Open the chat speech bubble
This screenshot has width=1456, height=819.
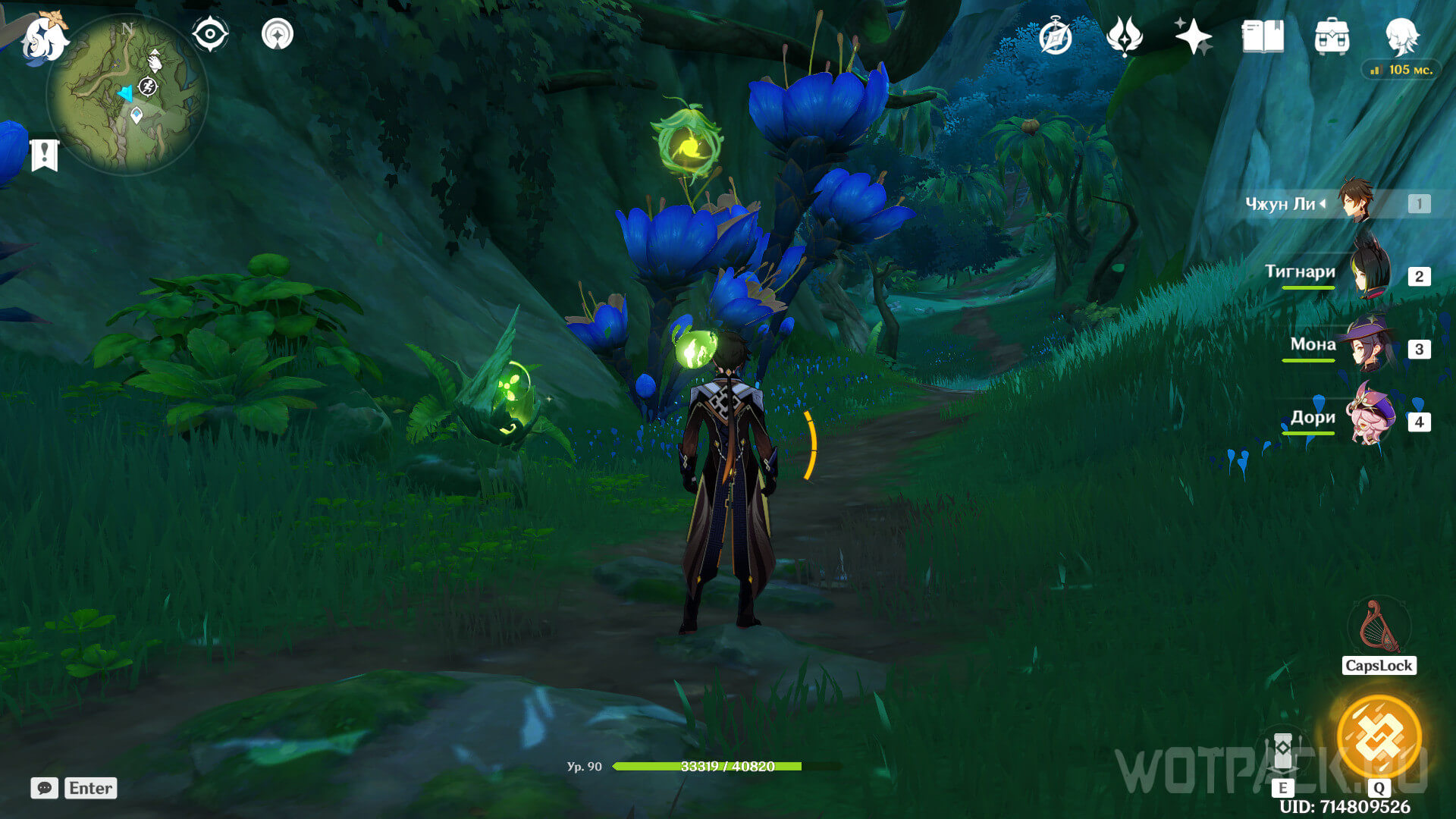(44, 788)
